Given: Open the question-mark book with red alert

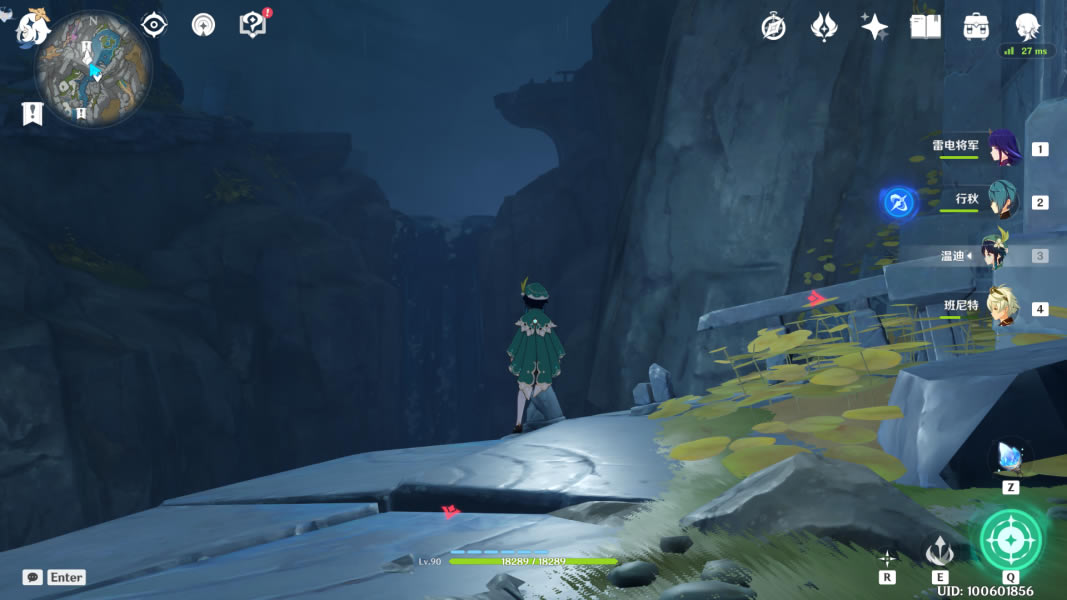Looking at the screenshot, I should pos(253,25).
